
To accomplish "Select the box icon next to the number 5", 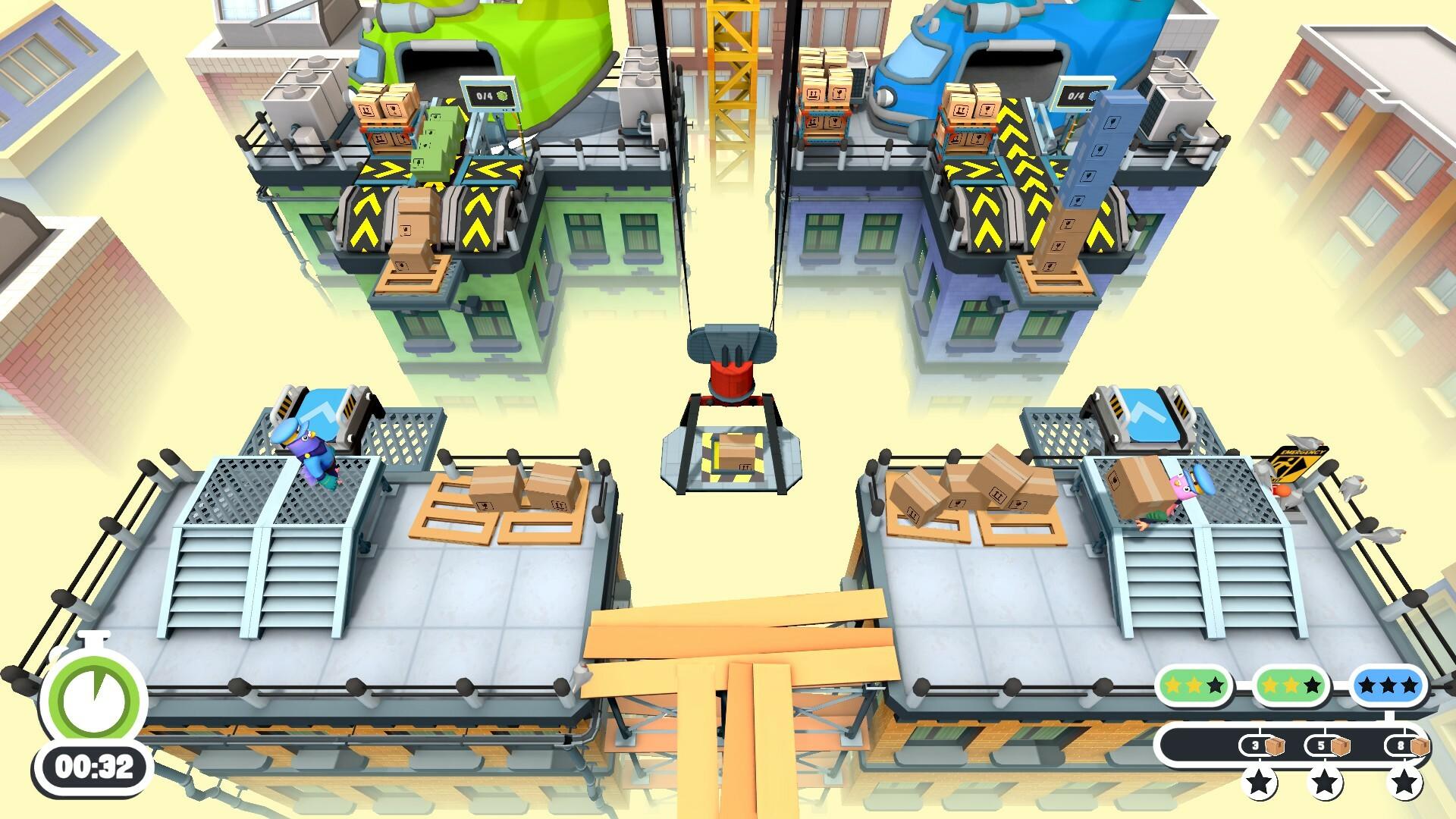I will [x=1339, y=746].
